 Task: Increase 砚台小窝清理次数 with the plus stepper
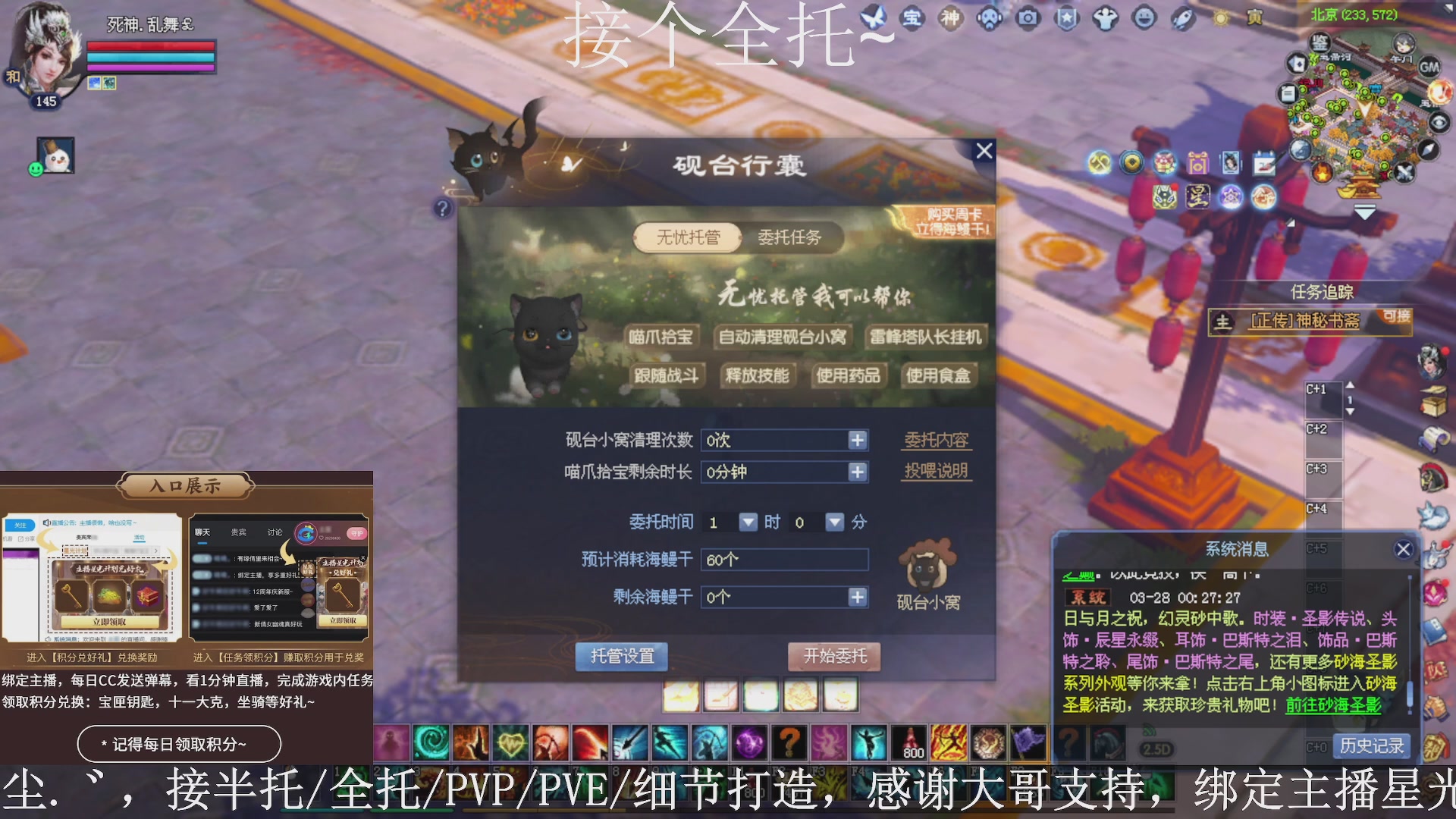(x=858, y=440)
